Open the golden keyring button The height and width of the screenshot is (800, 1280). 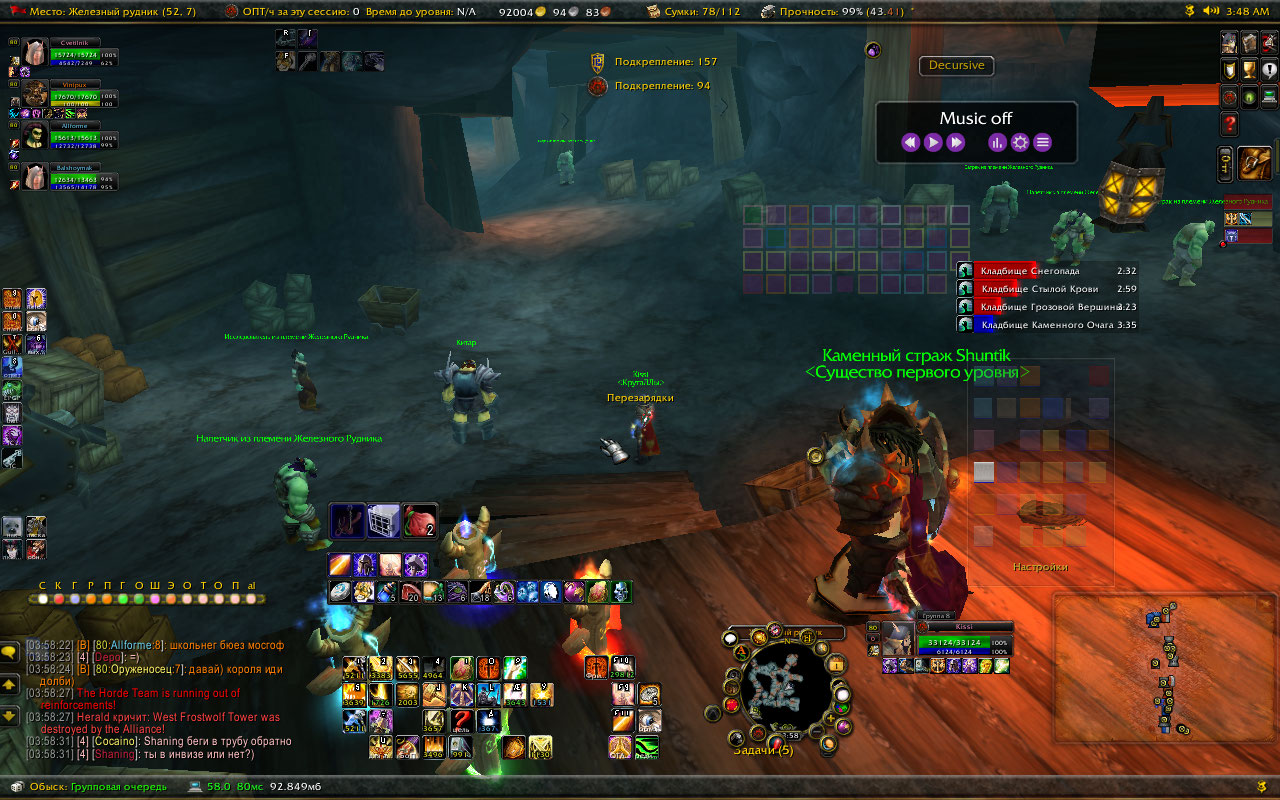tap(1226, 163)
